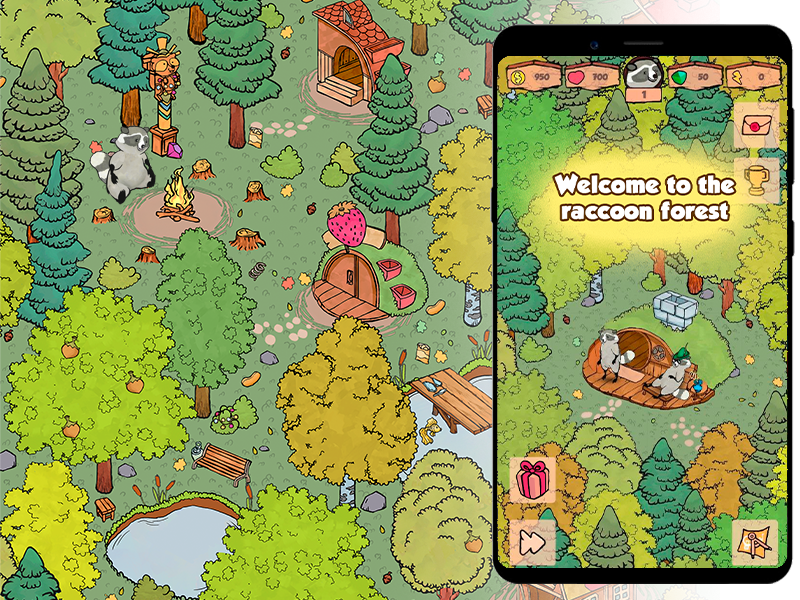Screen dimensions: 800x600
Task: Tap the fast-forward double arrow button
Action: point(532,543)
